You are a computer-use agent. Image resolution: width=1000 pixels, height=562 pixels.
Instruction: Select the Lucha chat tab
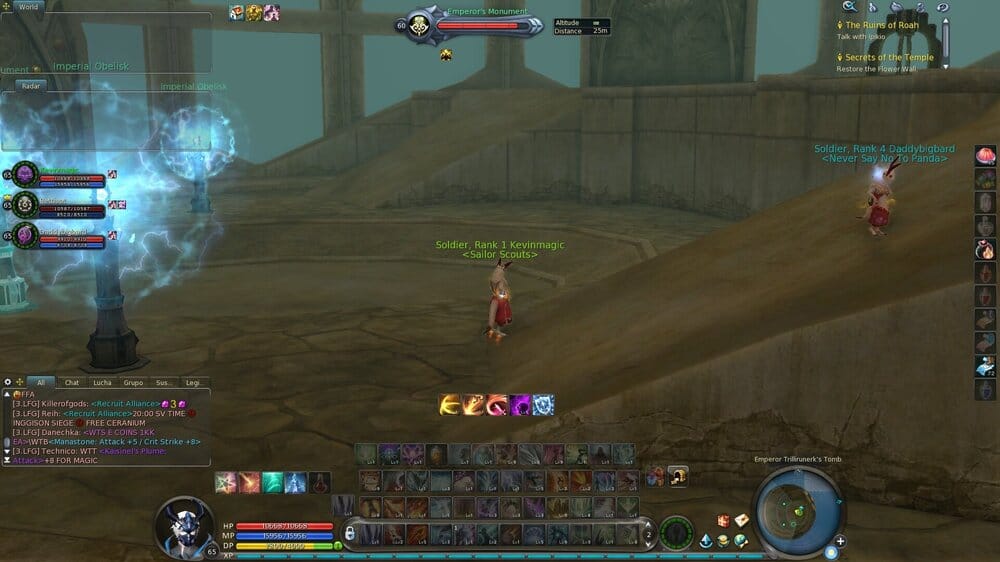(103, 382)
